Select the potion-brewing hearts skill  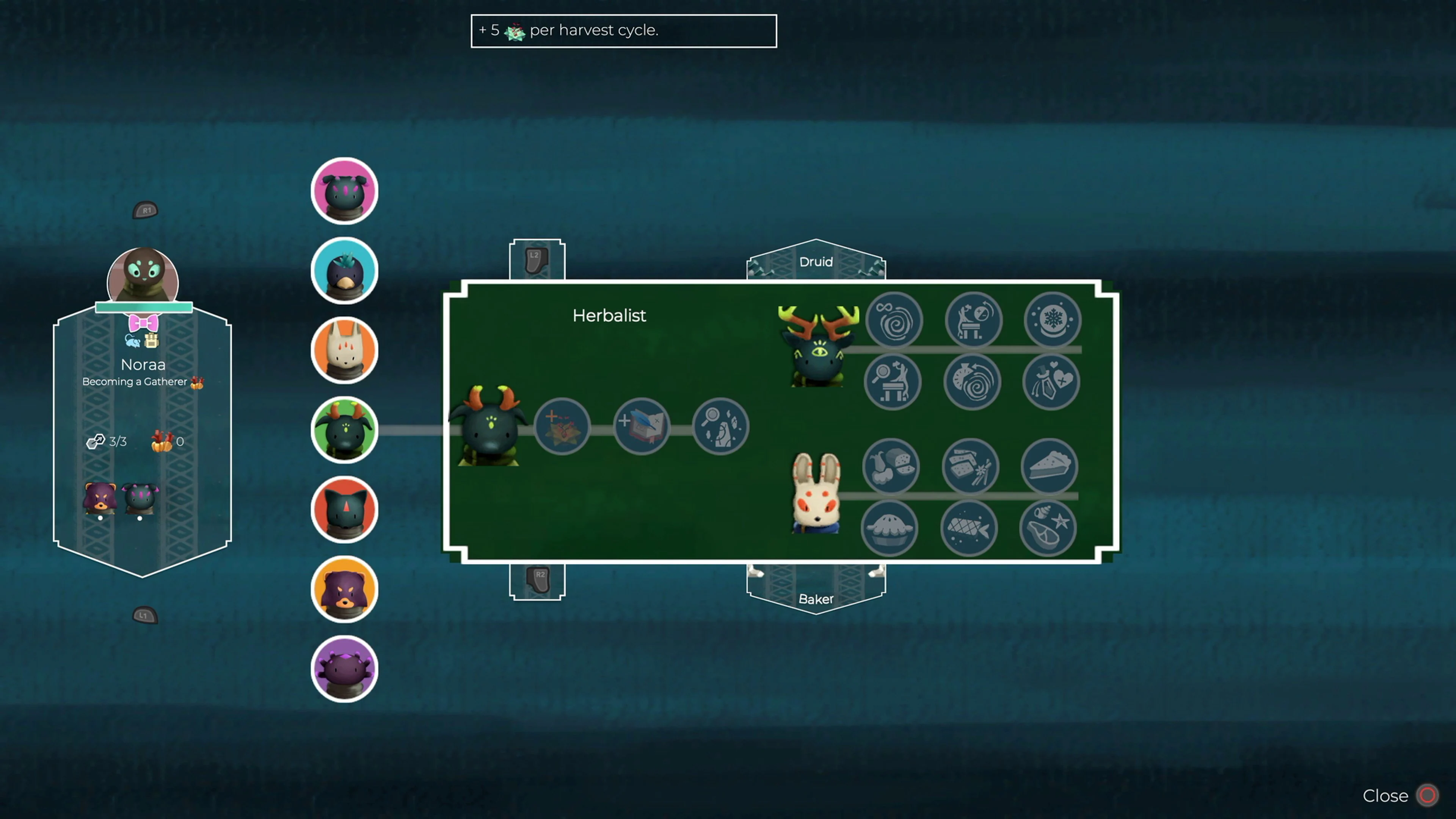[x=1051, y=381]
